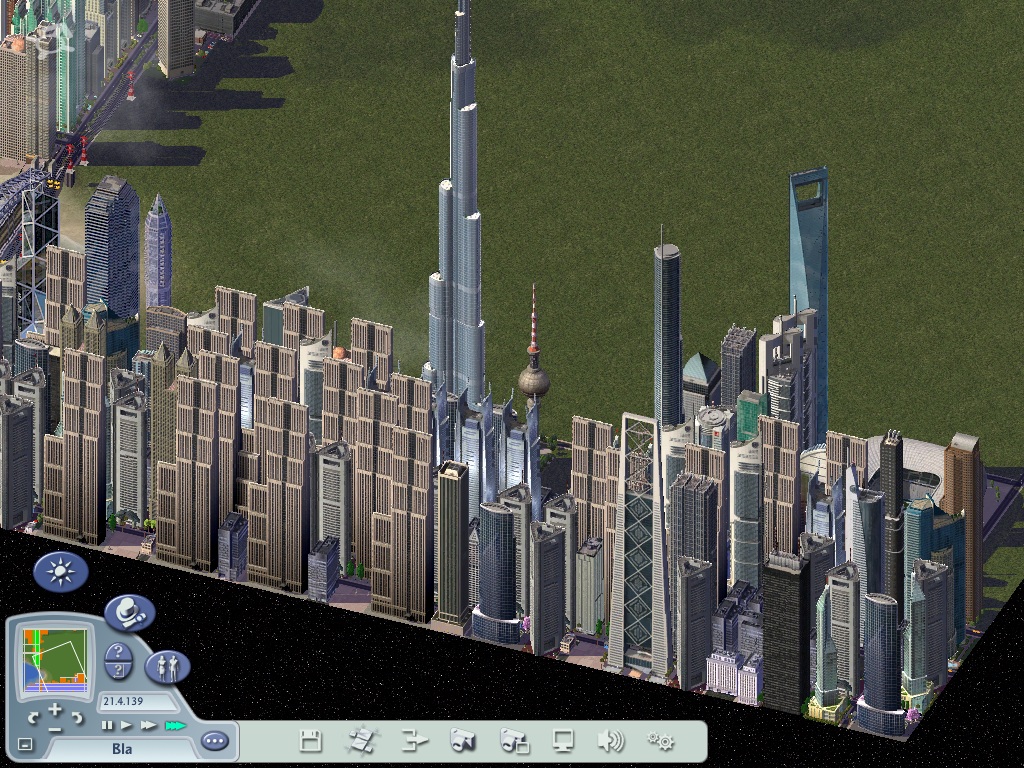The height and width of the screenshot is (768, 1024).
Task: Exit to region via the arrow icon
Action: (x=414, y=741)
